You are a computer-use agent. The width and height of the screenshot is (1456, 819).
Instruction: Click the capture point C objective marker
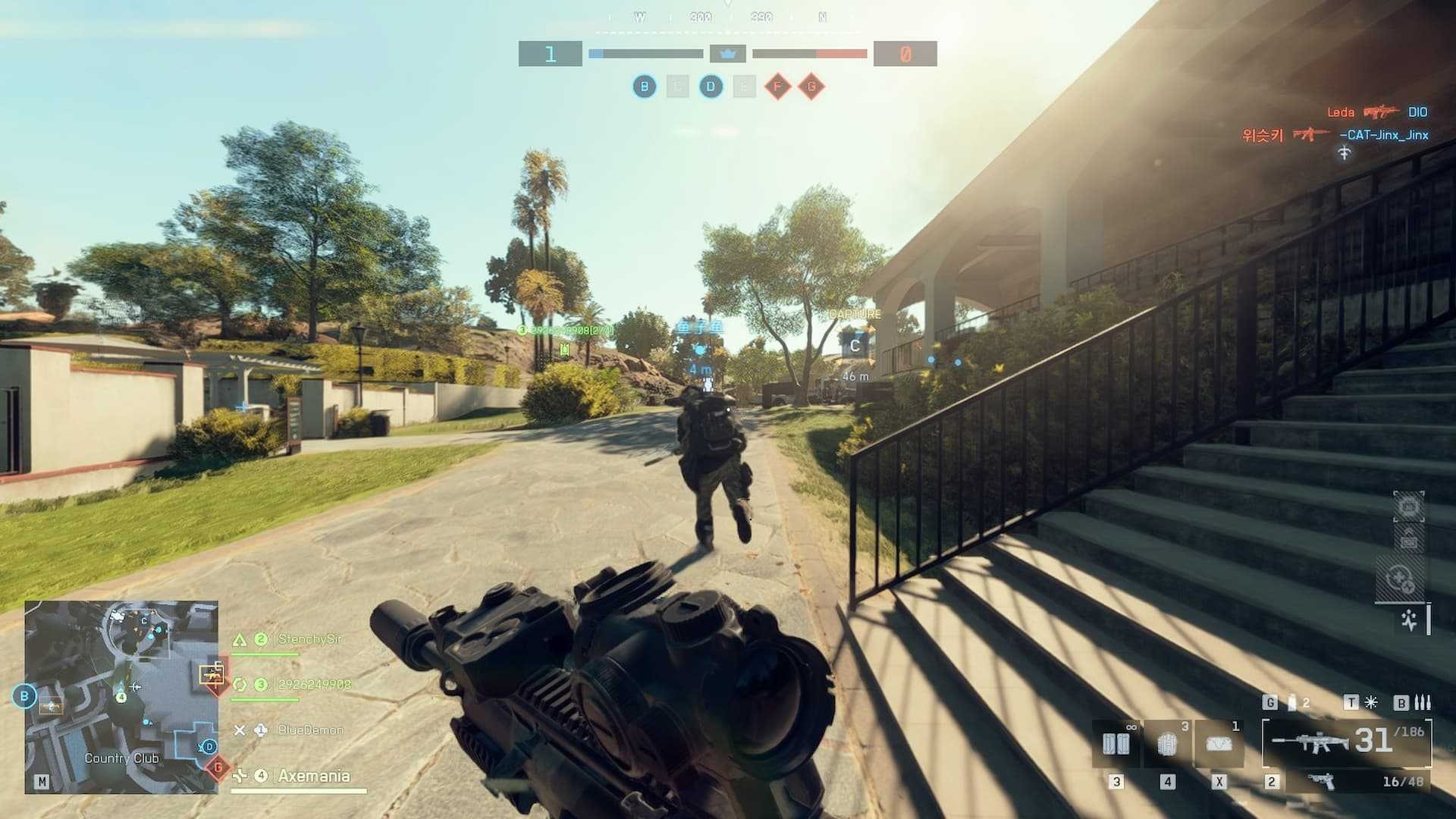(855, 346)
